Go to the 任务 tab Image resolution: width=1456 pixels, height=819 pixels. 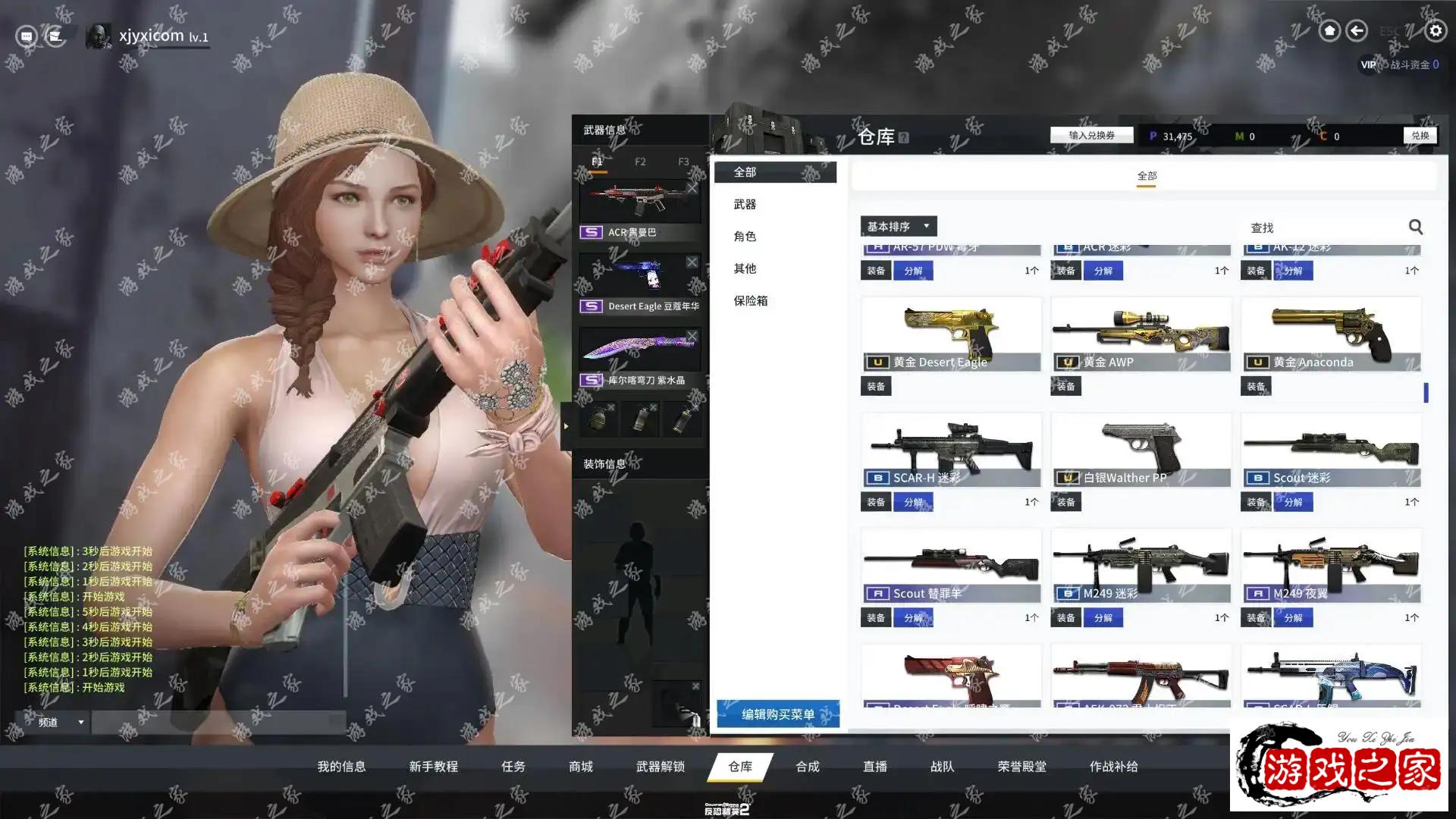coord(513,767)
